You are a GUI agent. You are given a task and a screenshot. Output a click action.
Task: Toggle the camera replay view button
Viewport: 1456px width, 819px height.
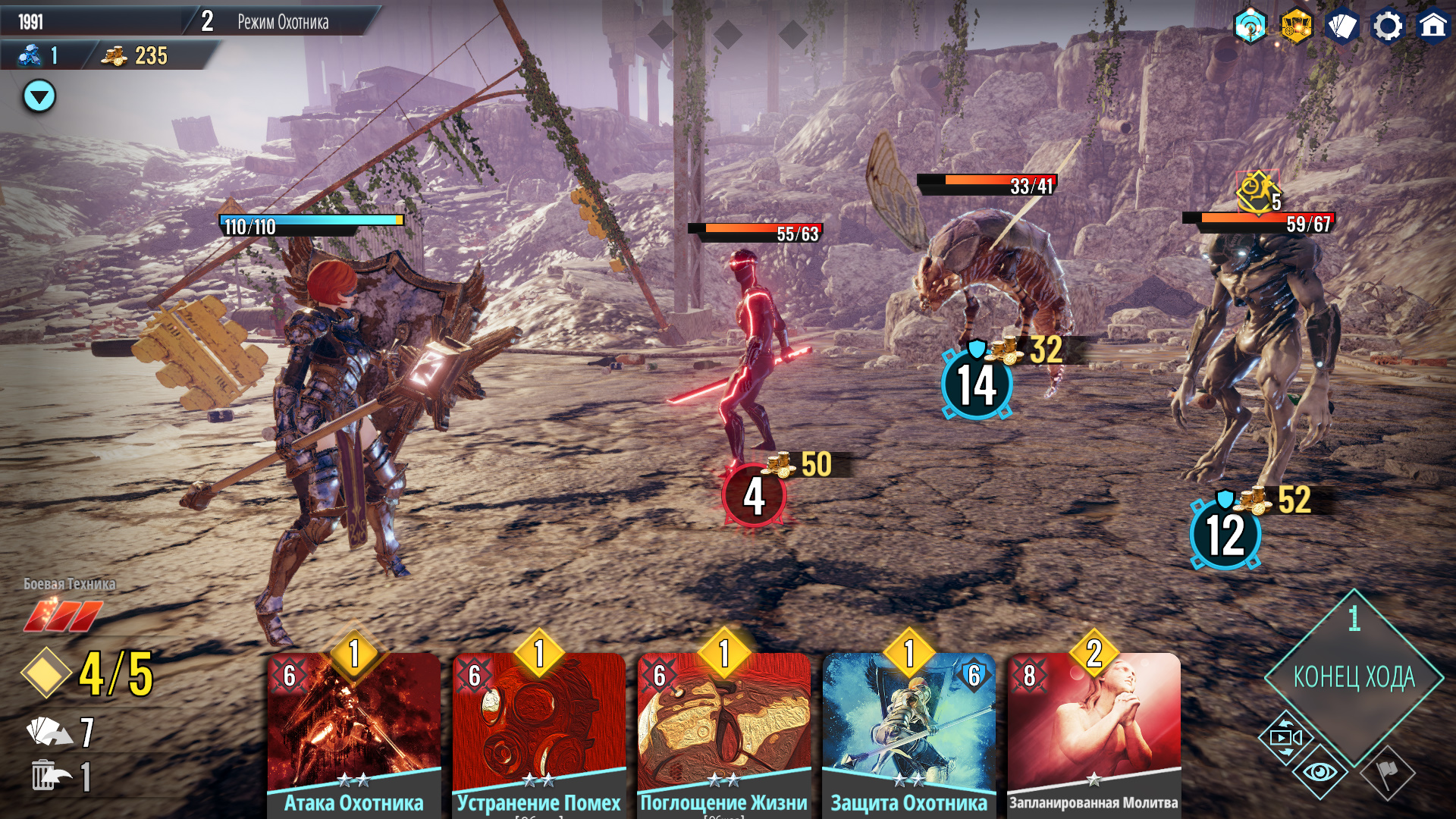pyautogui.click(x=1285, y=737)
